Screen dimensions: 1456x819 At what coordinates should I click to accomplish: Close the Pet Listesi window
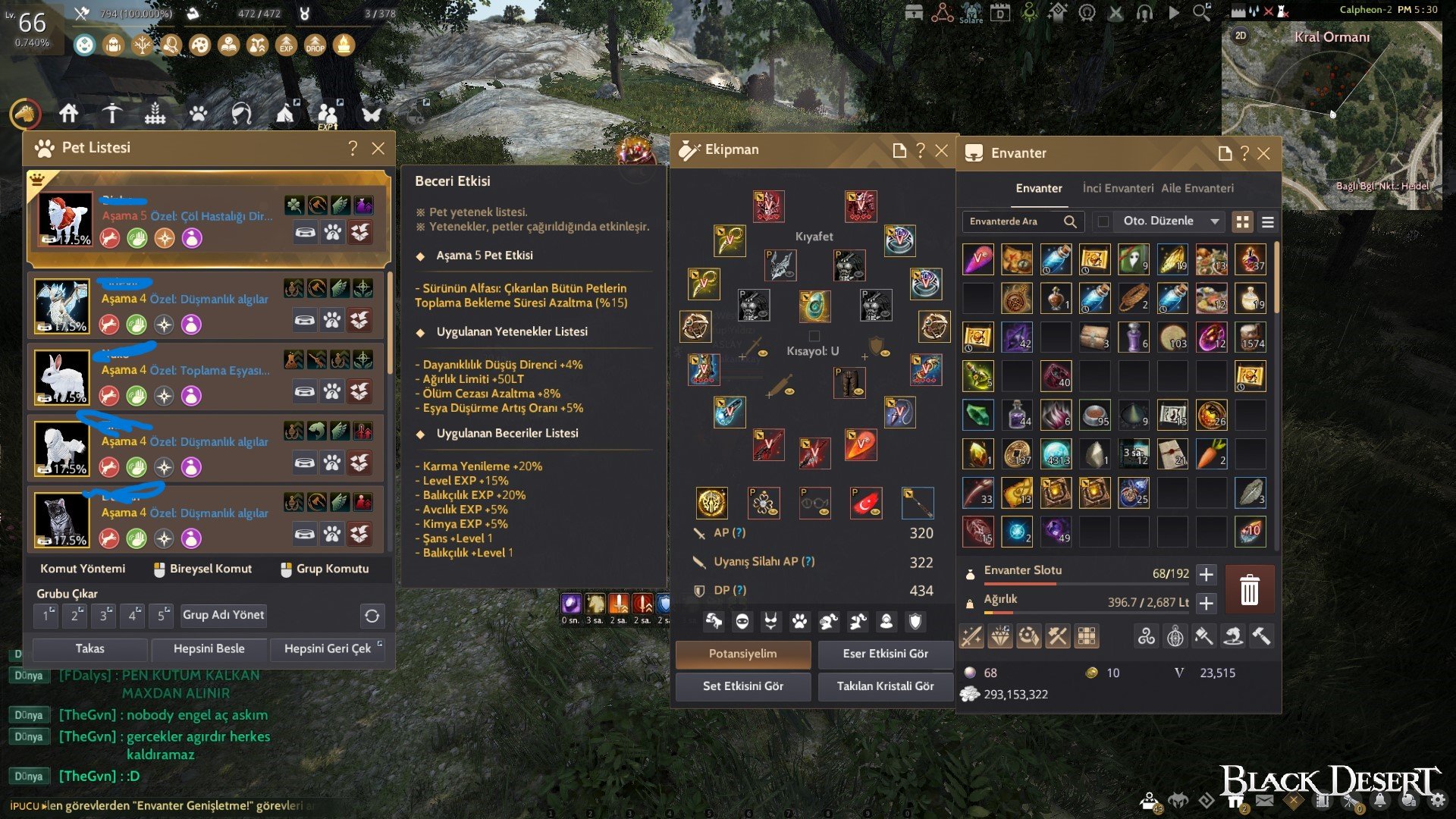click(378, 149)
